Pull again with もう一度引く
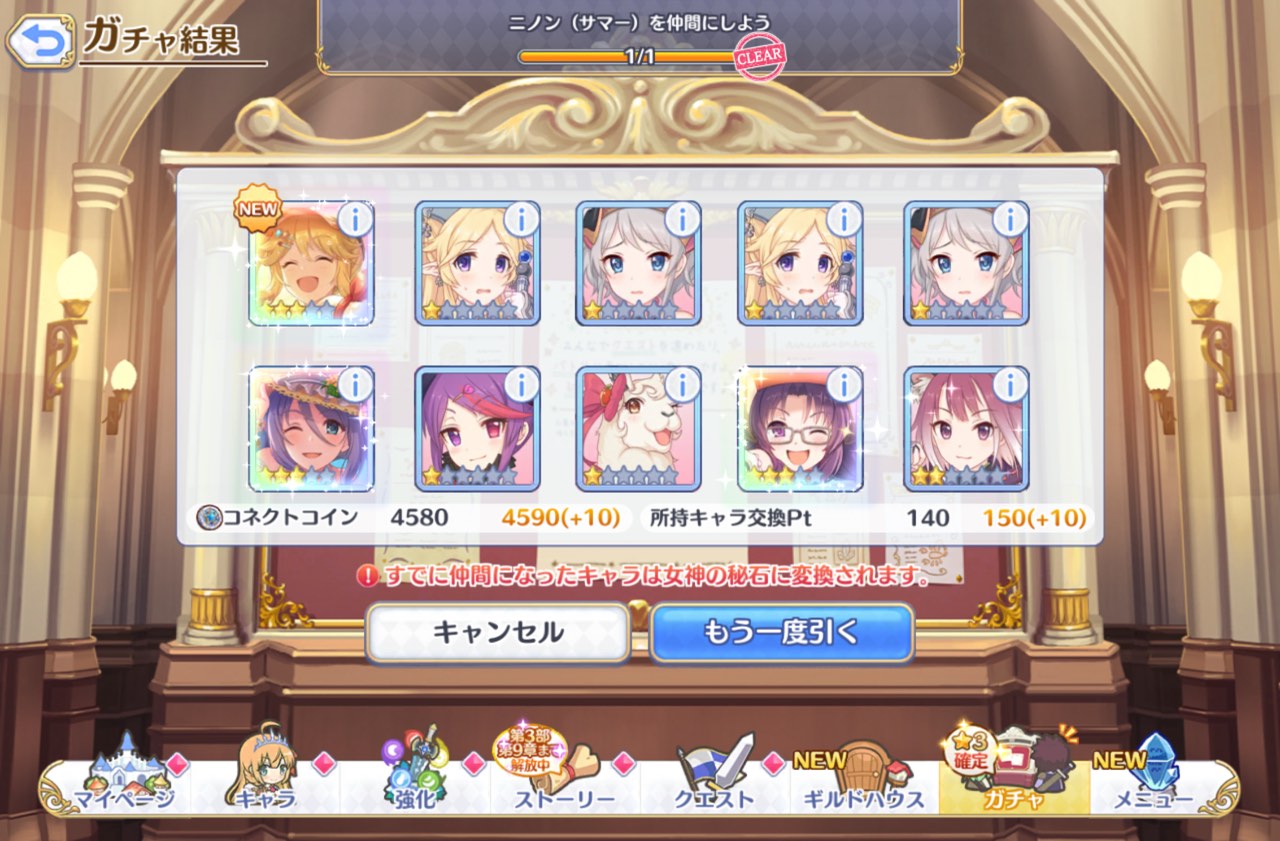The height and width of the screenshot is (841, 1280). [x=782, y=633]
